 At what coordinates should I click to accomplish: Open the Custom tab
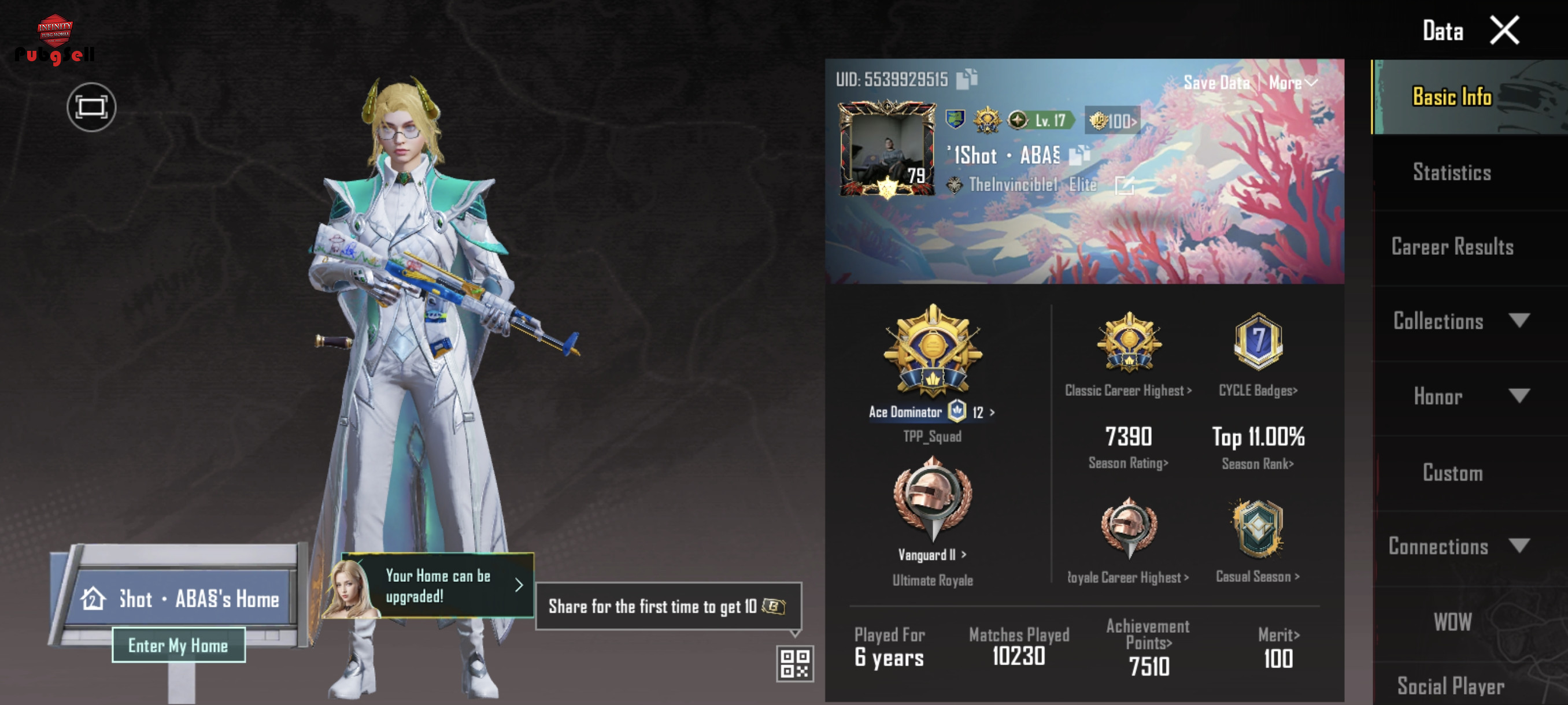tap(1452, 473)
